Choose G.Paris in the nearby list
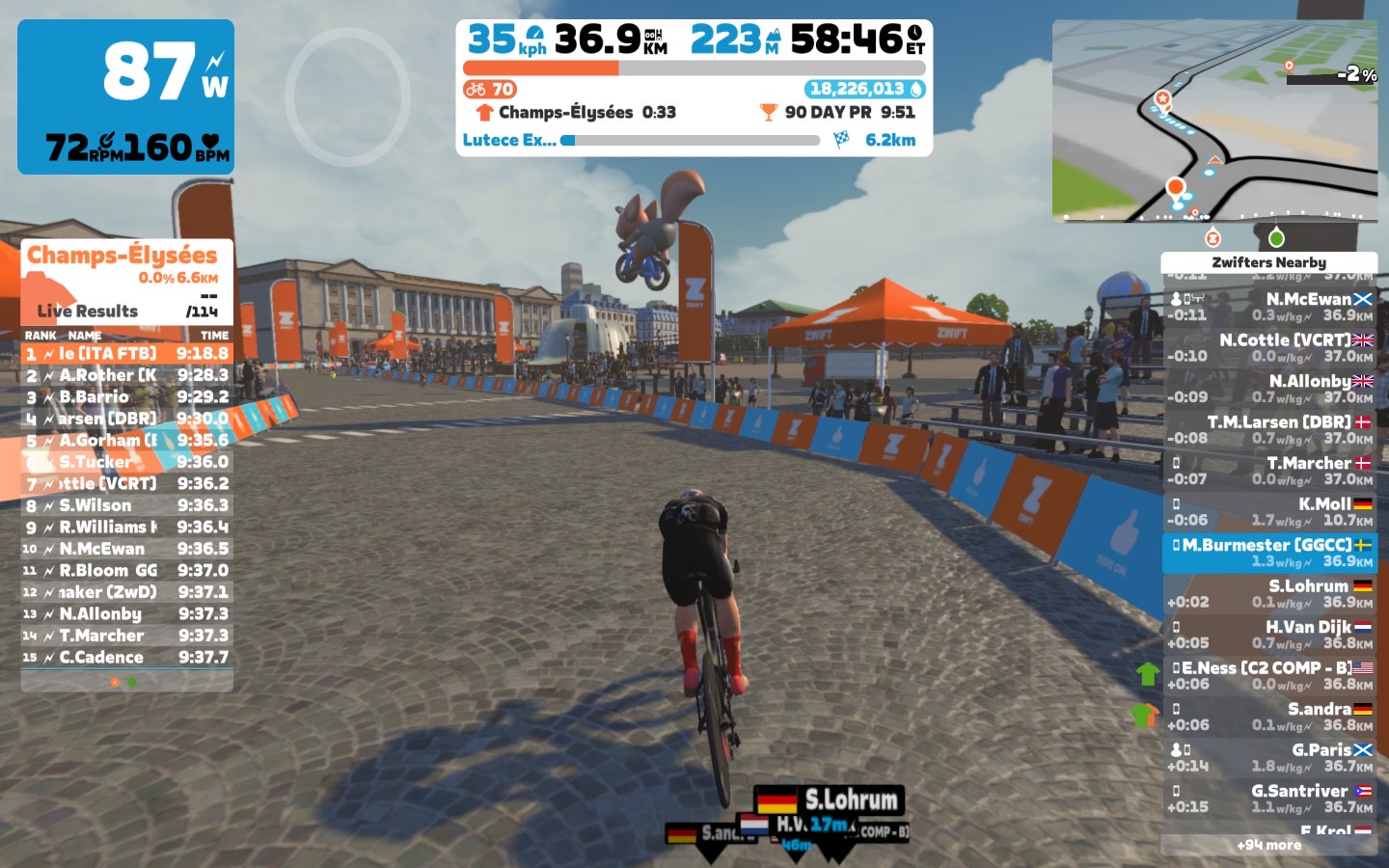 (1269, 757)
